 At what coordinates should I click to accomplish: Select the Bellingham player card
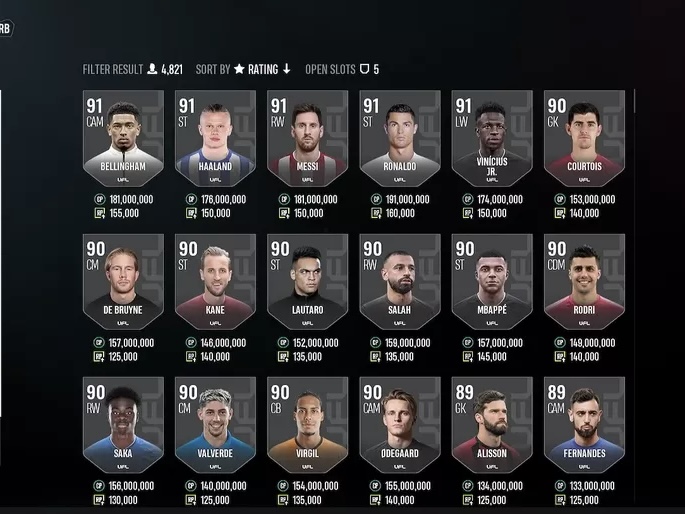(x=123, y=138)
